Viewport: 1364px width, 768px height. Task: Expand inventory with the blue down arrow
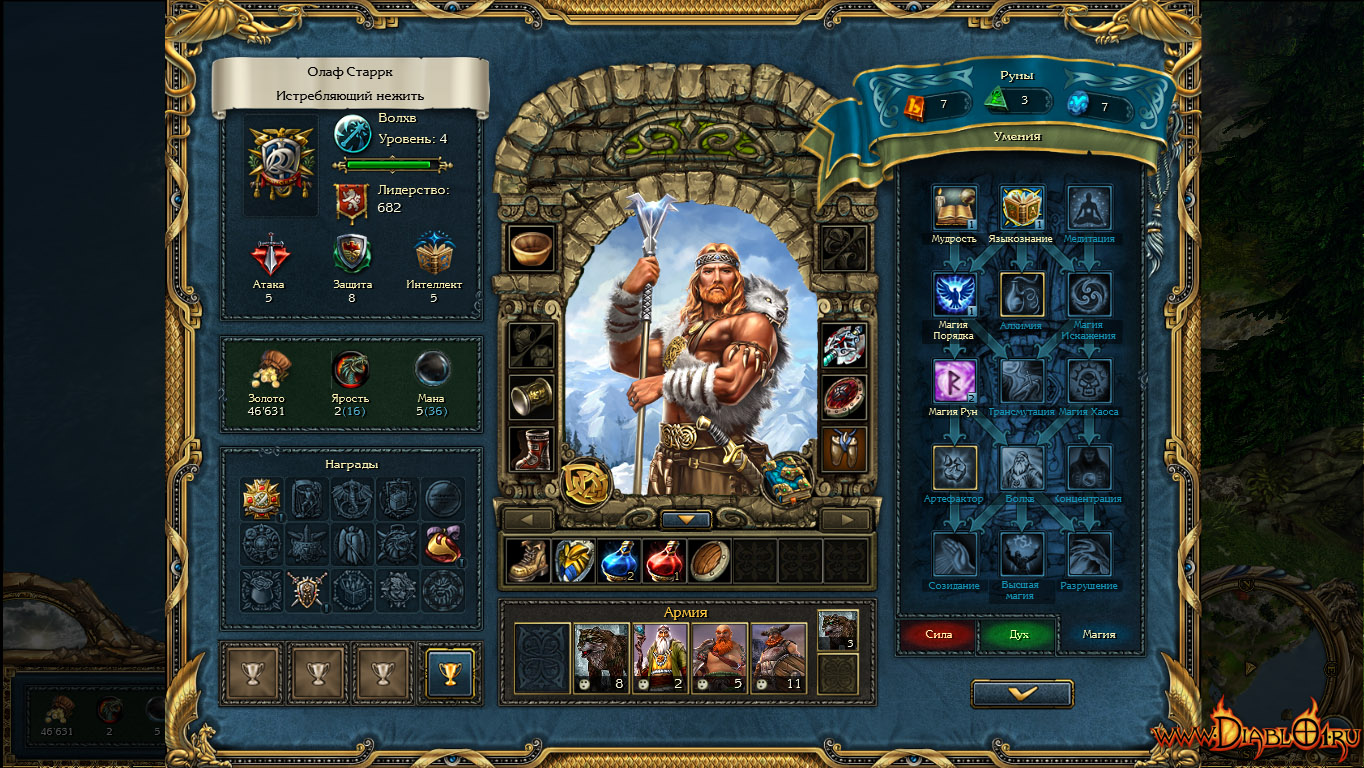point(686,520)
